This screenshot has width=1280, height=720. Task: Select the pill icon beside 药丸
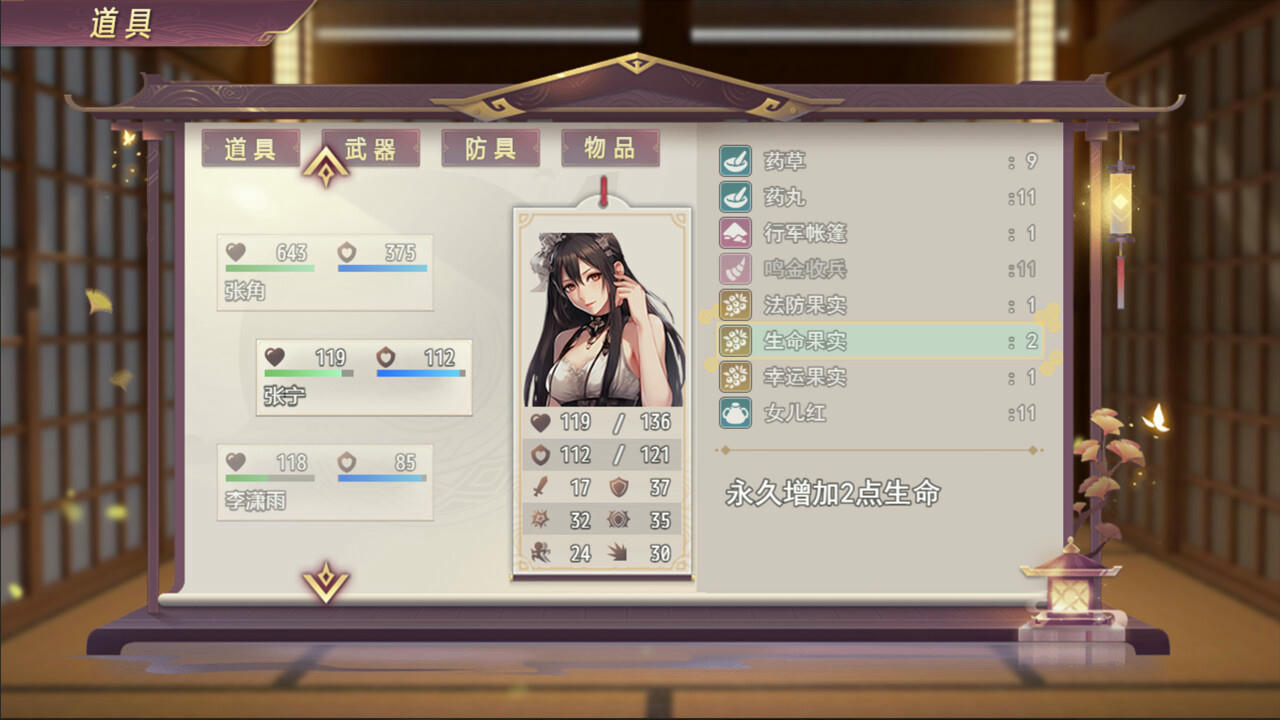click(x=734, y=197)
